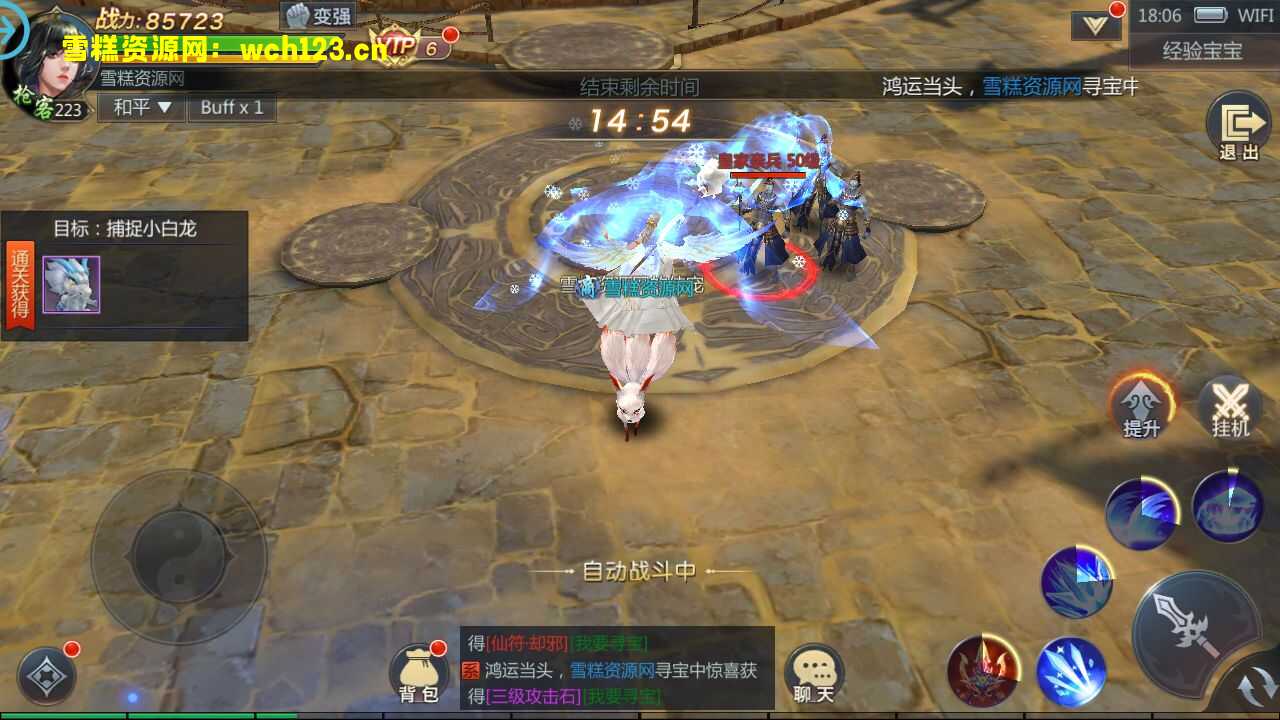Toggle the Buff x 1 indicator

(232, 107)
